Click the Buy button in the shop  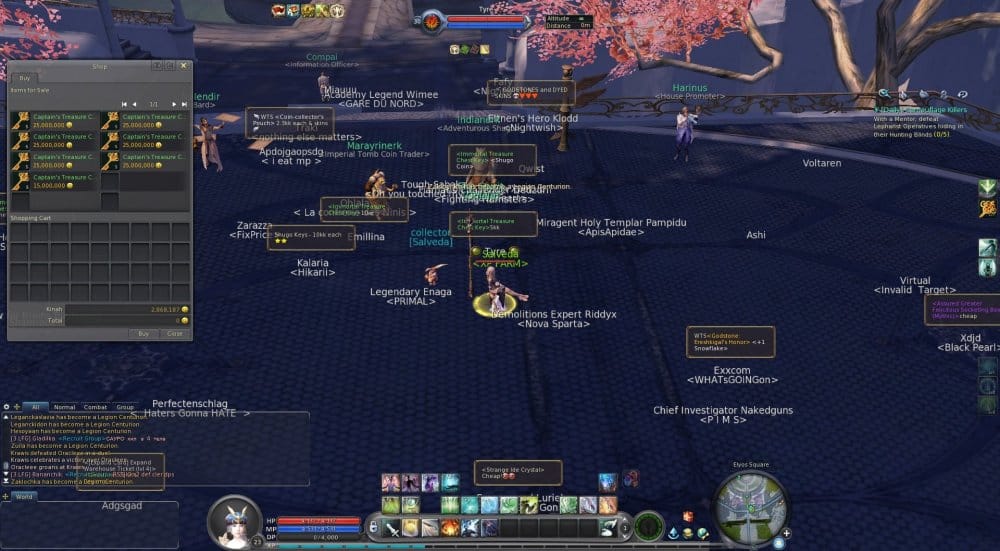[143, 333]
